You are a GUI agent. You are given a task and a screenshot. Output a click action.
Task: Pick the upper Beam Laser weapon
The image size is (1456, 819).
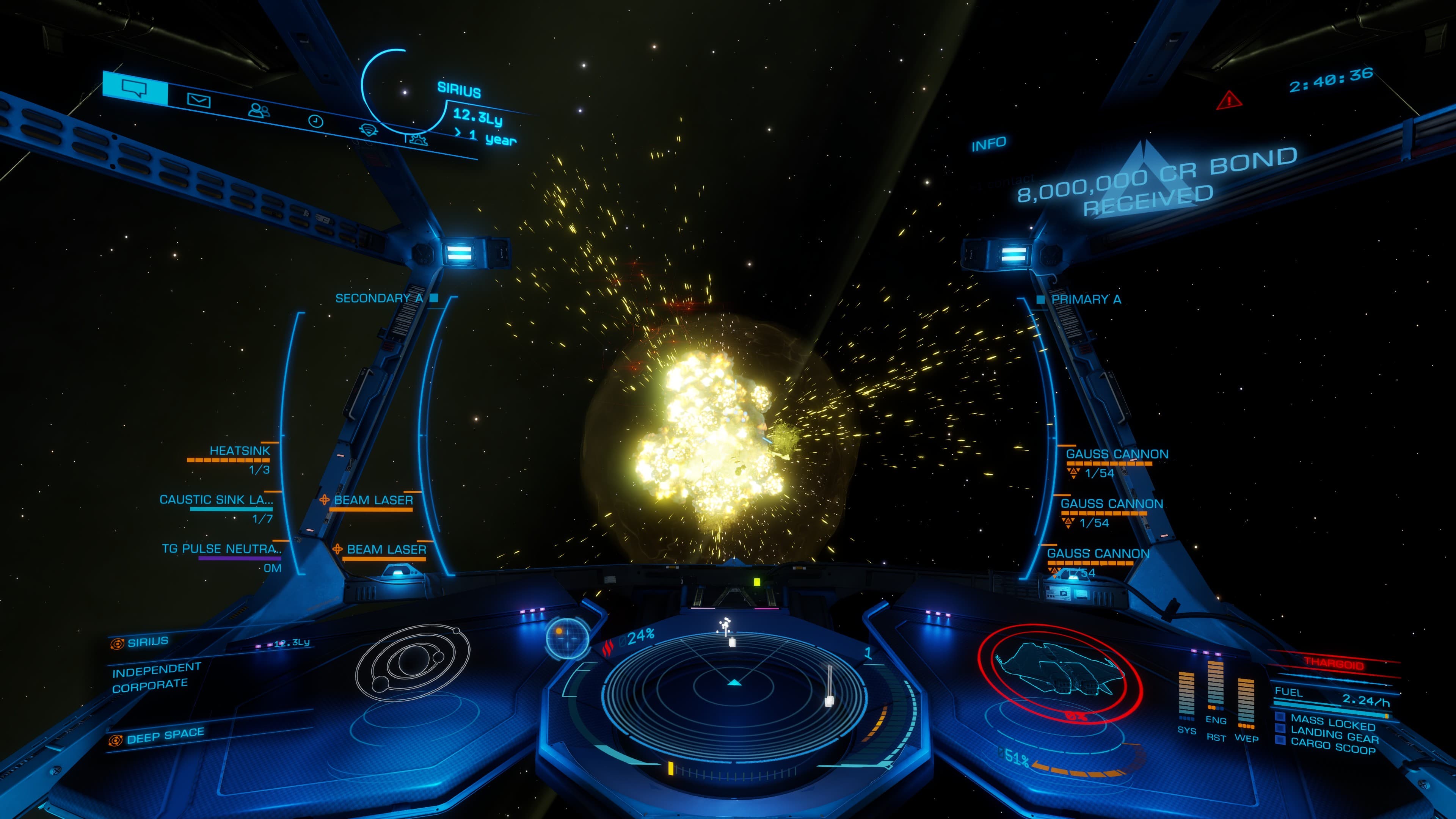[373, 500]
